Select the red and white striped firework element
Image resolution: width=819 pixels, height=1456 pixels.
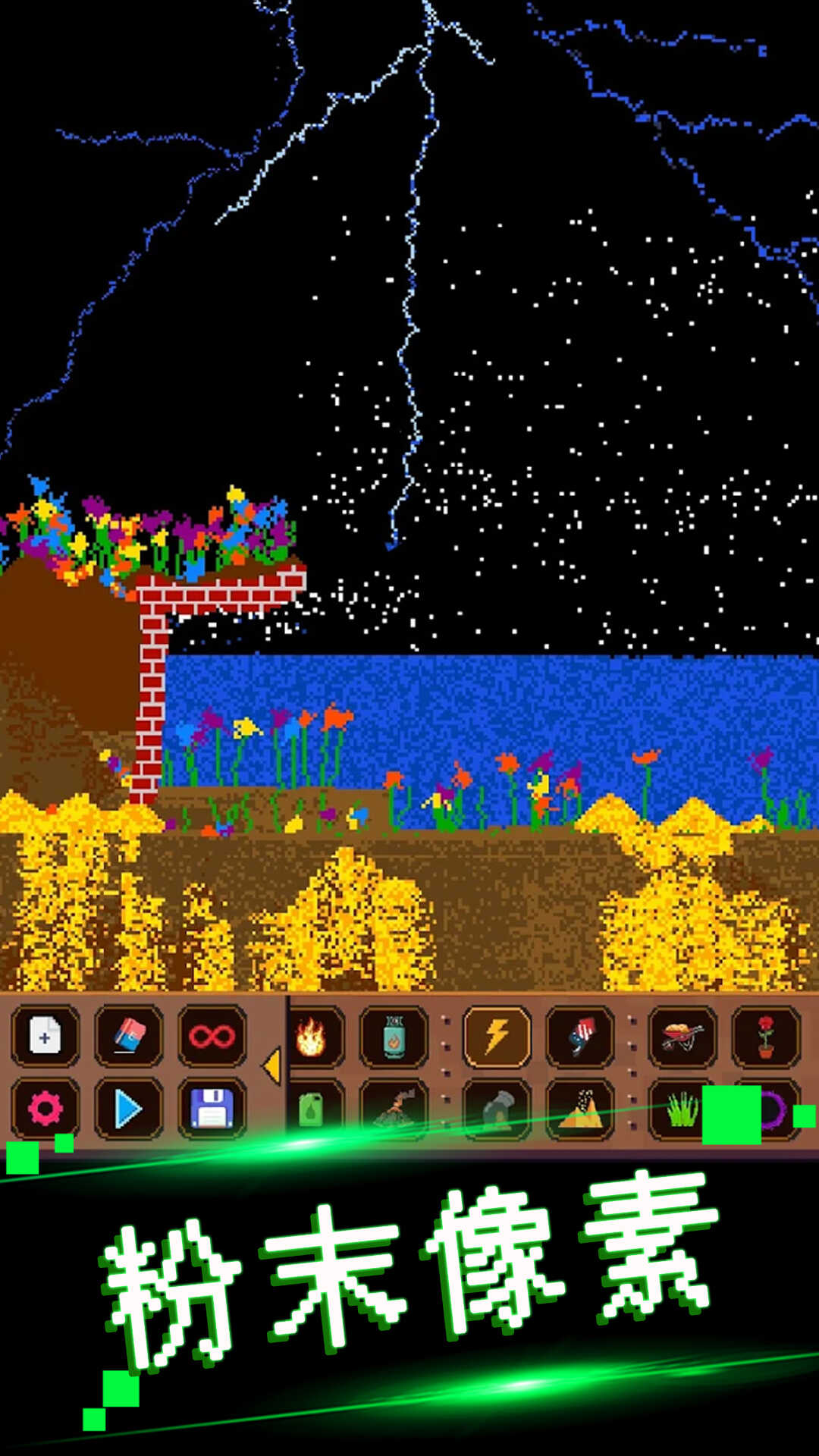tap(580, 1037)
